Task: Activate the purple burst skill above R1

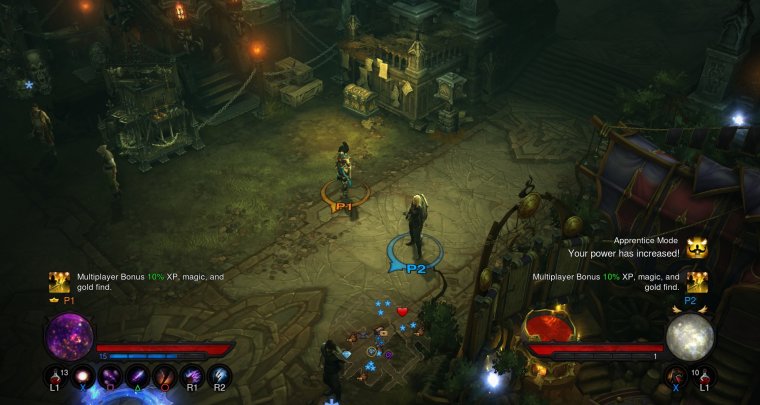Action: pos(193,378)
